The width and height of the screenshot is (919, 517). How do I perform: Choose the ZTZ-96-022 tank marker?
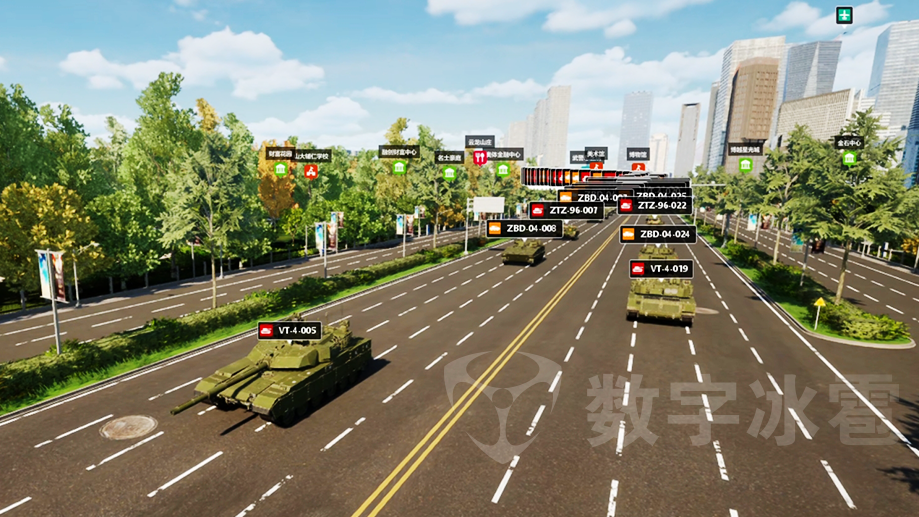click(654, 205)
